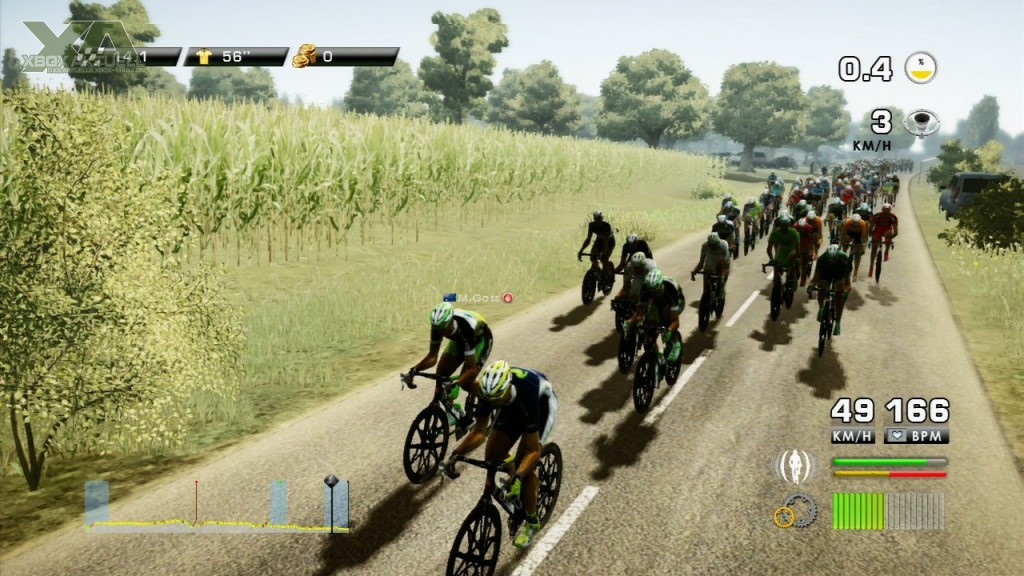Viewport: 1024px width, 576px height.
Task: Select the wind indicator icon
Action: click(x=921, y=123)
